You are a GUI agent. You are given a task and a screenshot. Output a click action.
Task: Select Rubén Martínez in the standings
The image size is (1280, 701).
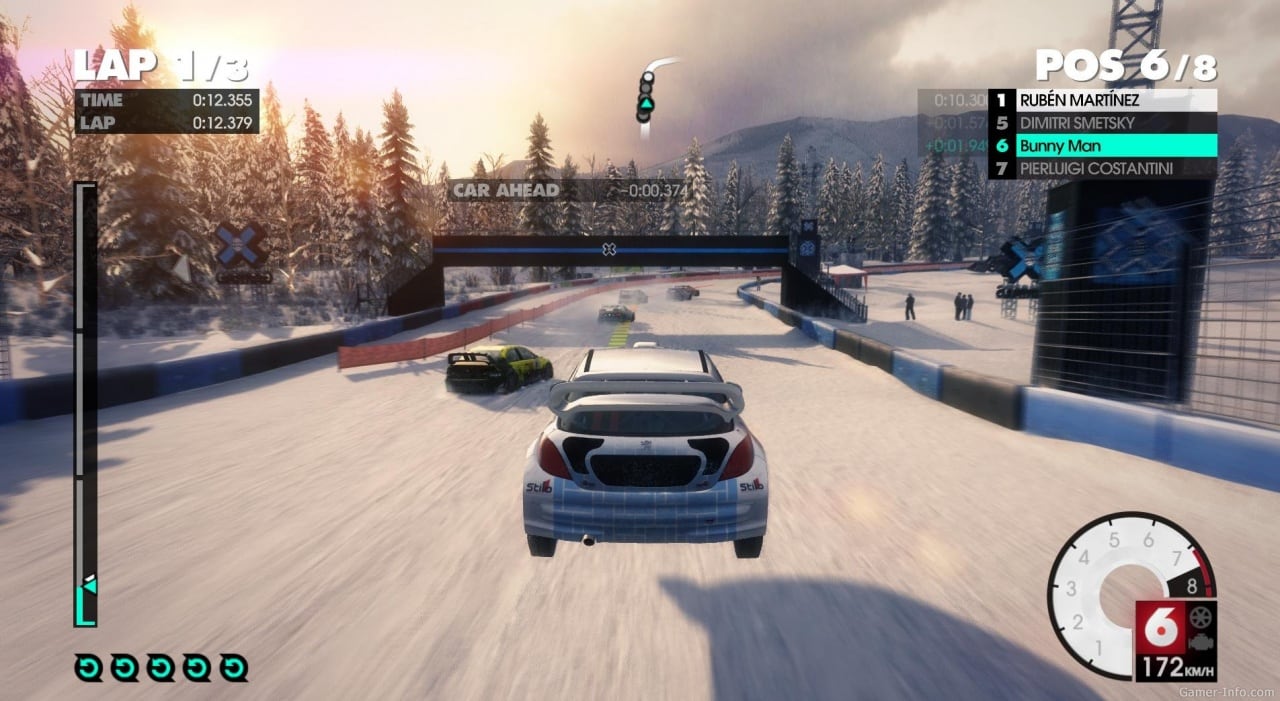1102,100
